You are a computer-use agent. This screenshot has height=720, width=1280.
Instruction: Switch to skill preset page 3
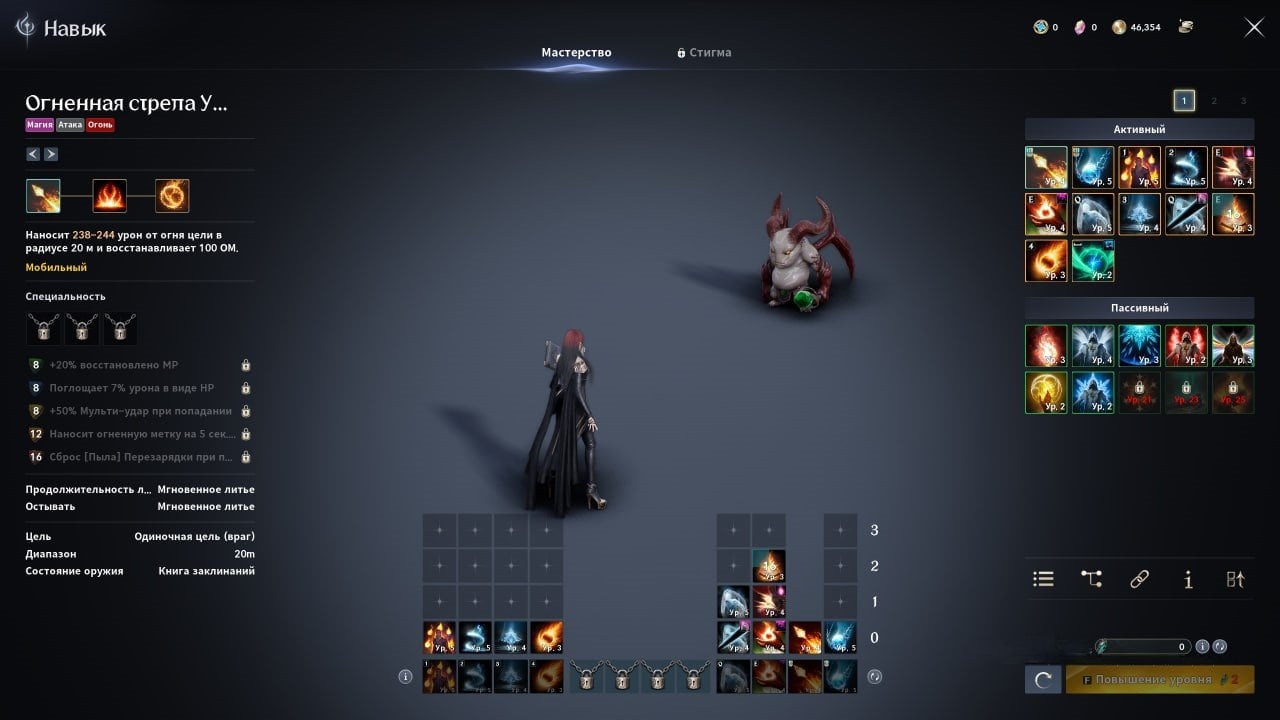pyautogui.click(x=1243, y=100)
